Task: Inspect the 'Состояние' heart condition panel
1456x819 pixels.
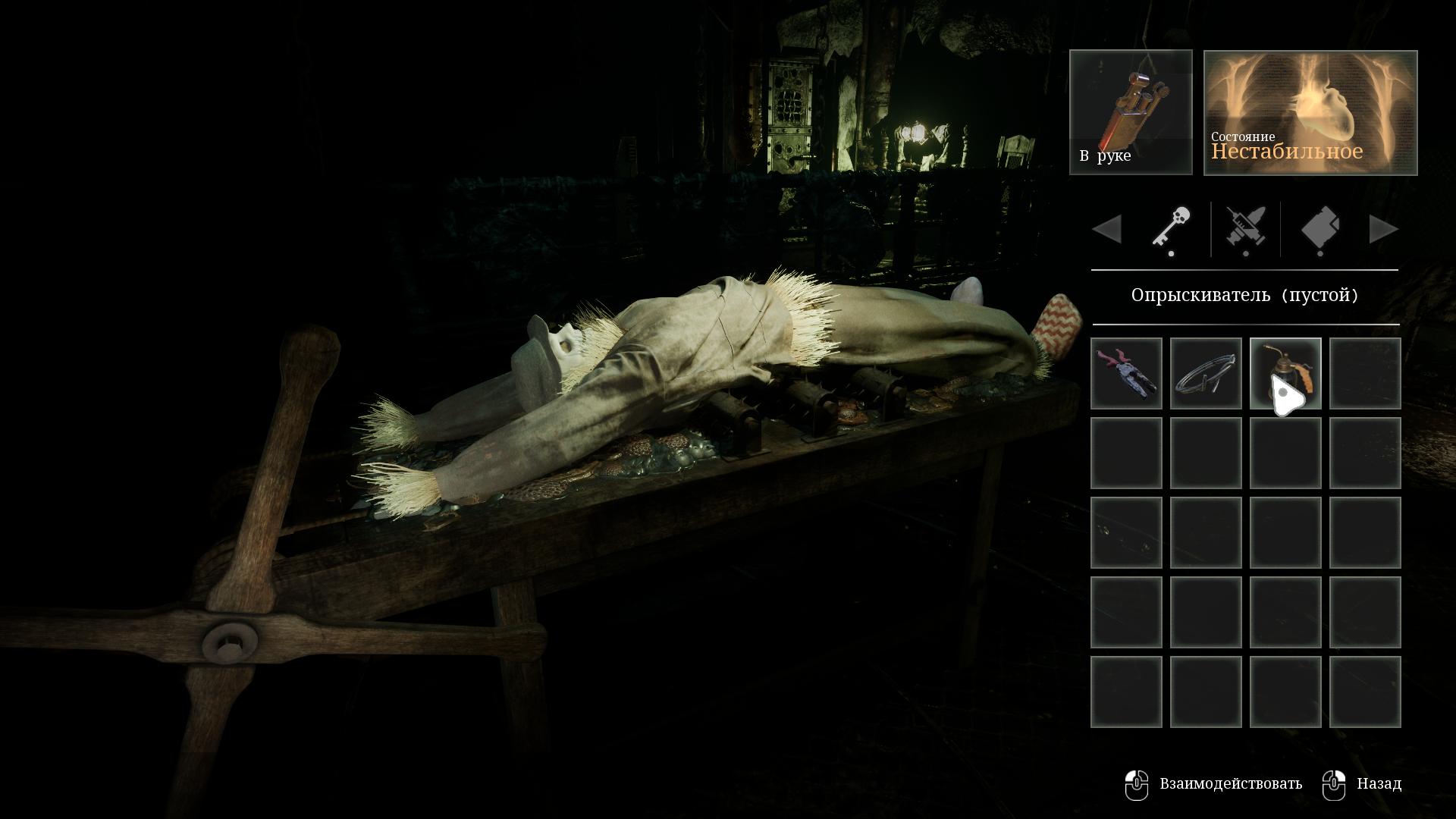Action: click(1310, 112)
